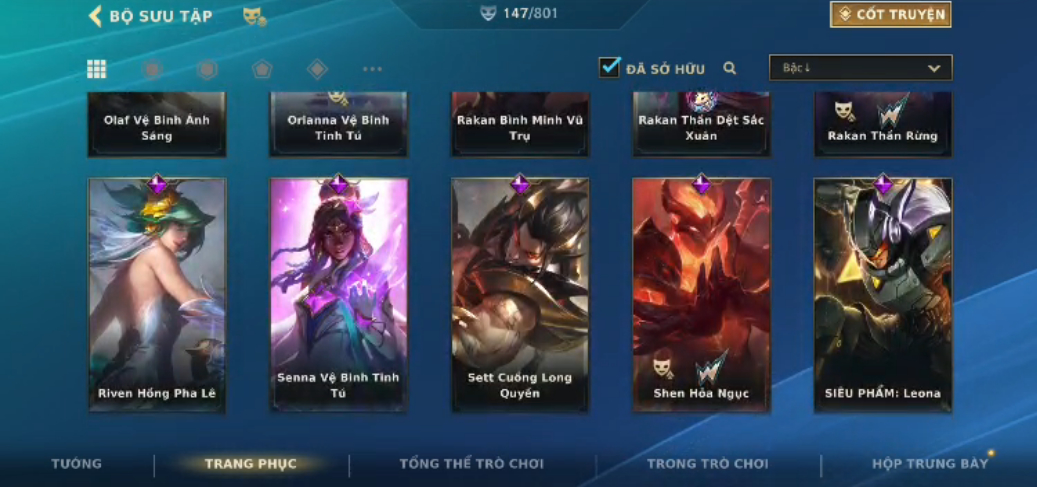The image size is (1037, 487).
Task: View the SIÊU PHẨM: Leona skin
Action: pos(883,295)
